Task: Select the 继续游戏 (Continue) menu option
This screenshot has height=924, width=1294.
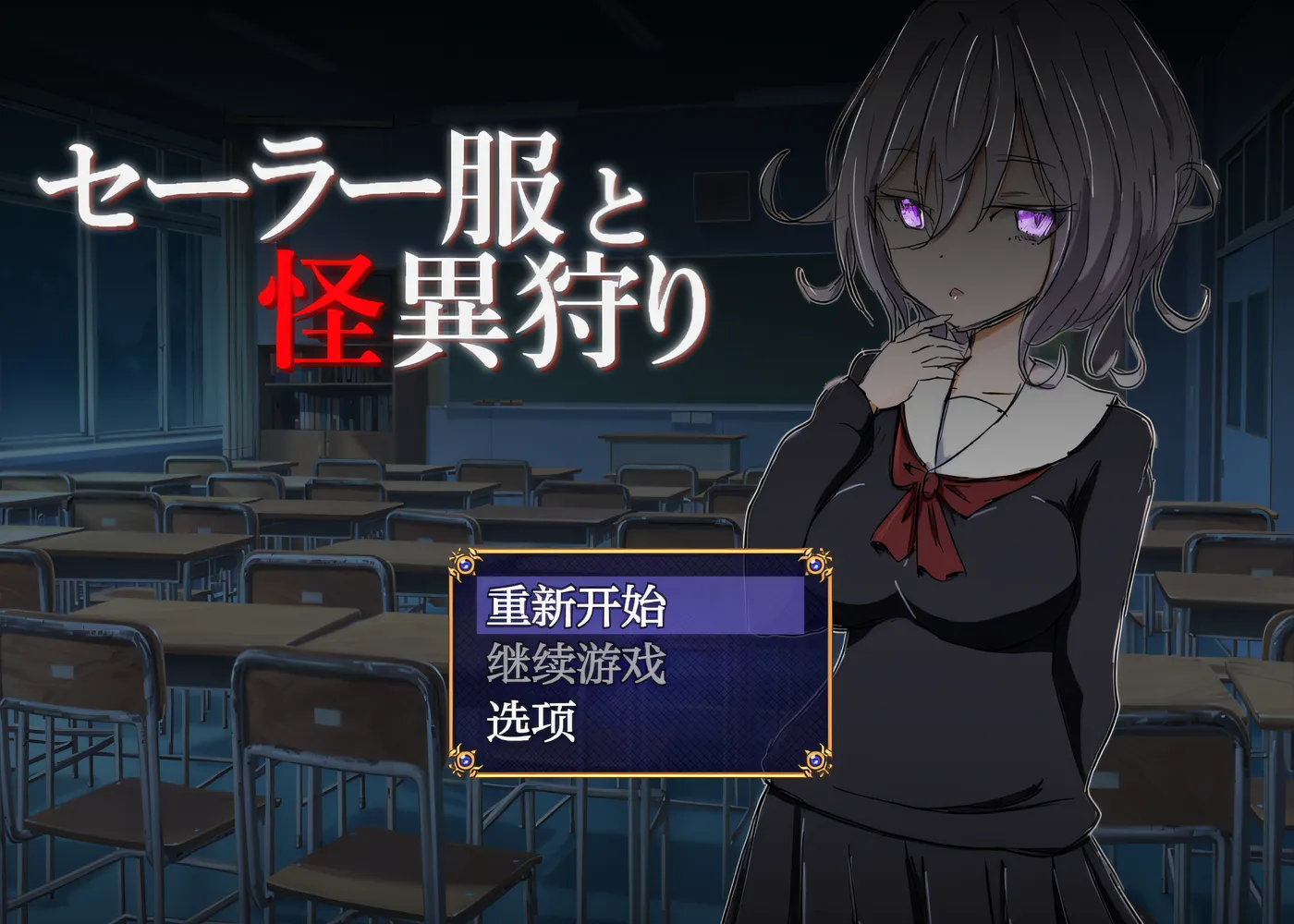Action: [578, 665]
